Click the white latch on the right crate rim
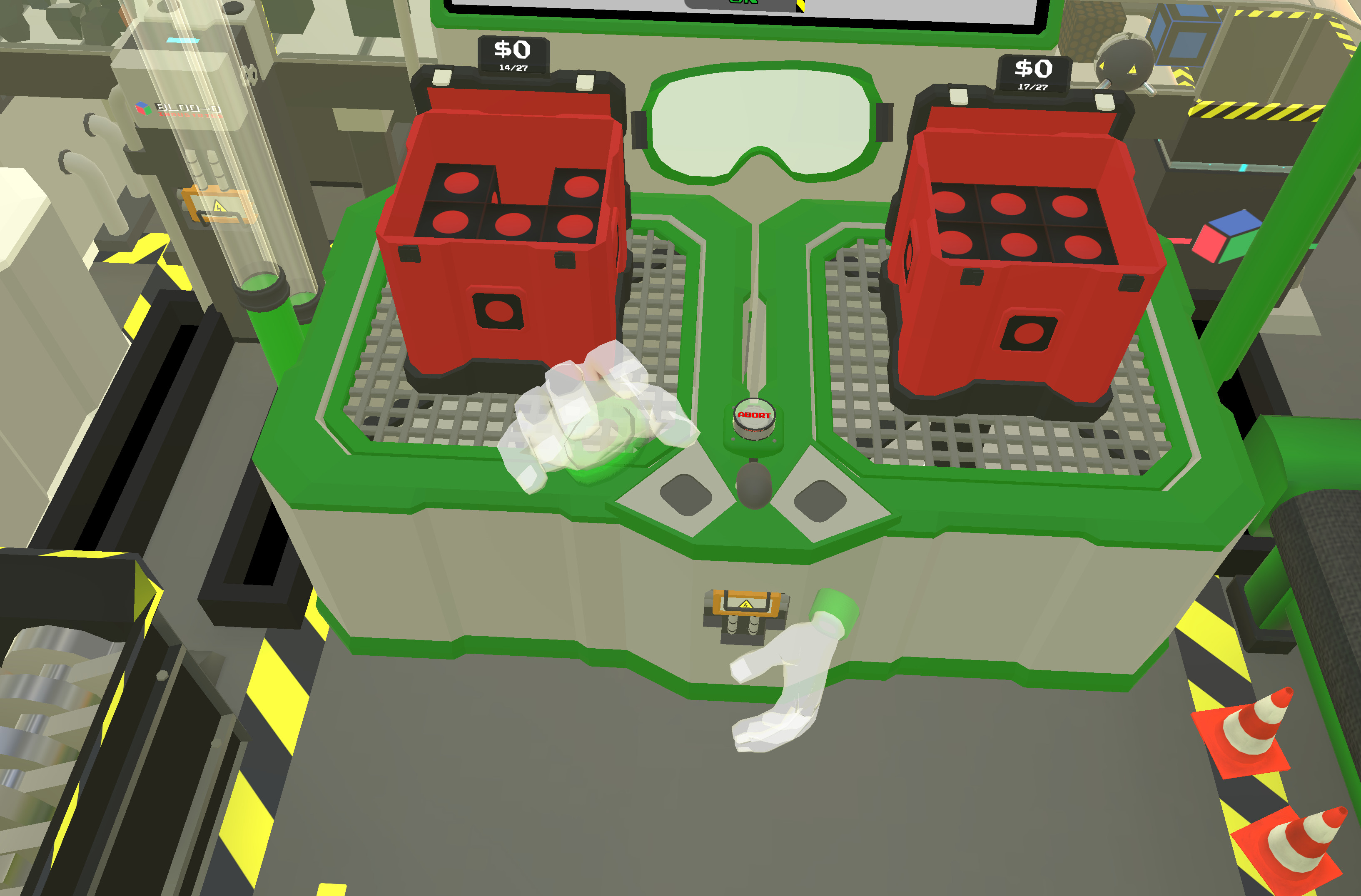The height and width of the screenshot is (896, 1361). (x=958, y=97)
